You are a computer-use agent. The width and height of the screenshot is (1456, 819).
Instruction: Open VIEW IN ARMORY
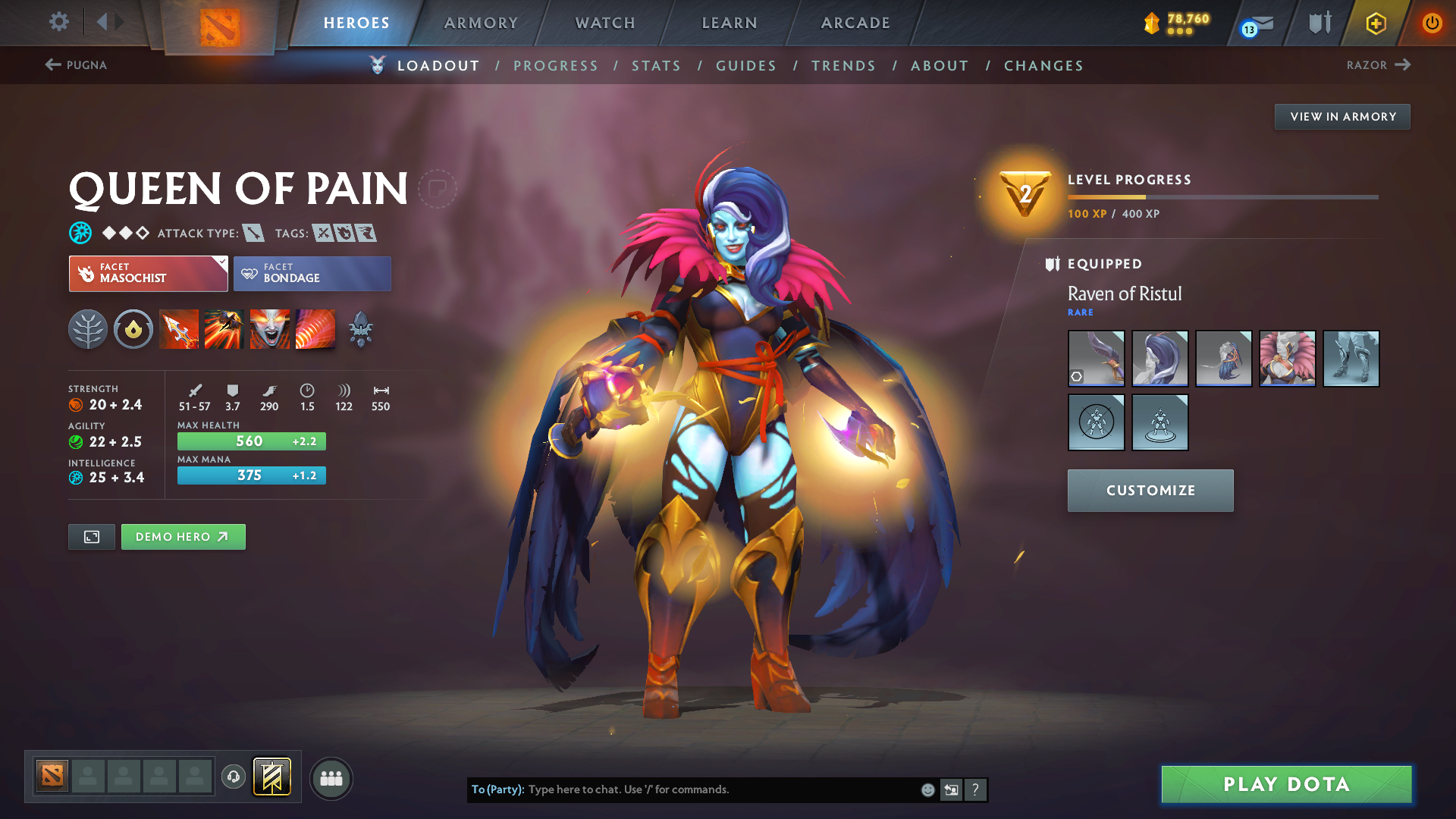pos(1342,116)
